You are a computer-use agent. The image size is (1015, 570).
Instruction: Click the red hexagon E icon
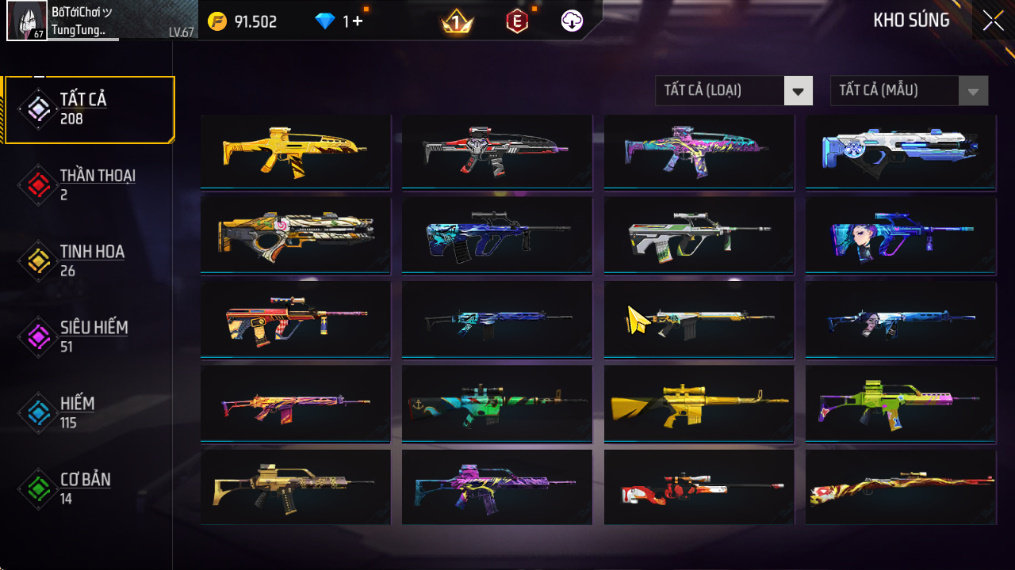pyautogui.click(x=517, y=21)
